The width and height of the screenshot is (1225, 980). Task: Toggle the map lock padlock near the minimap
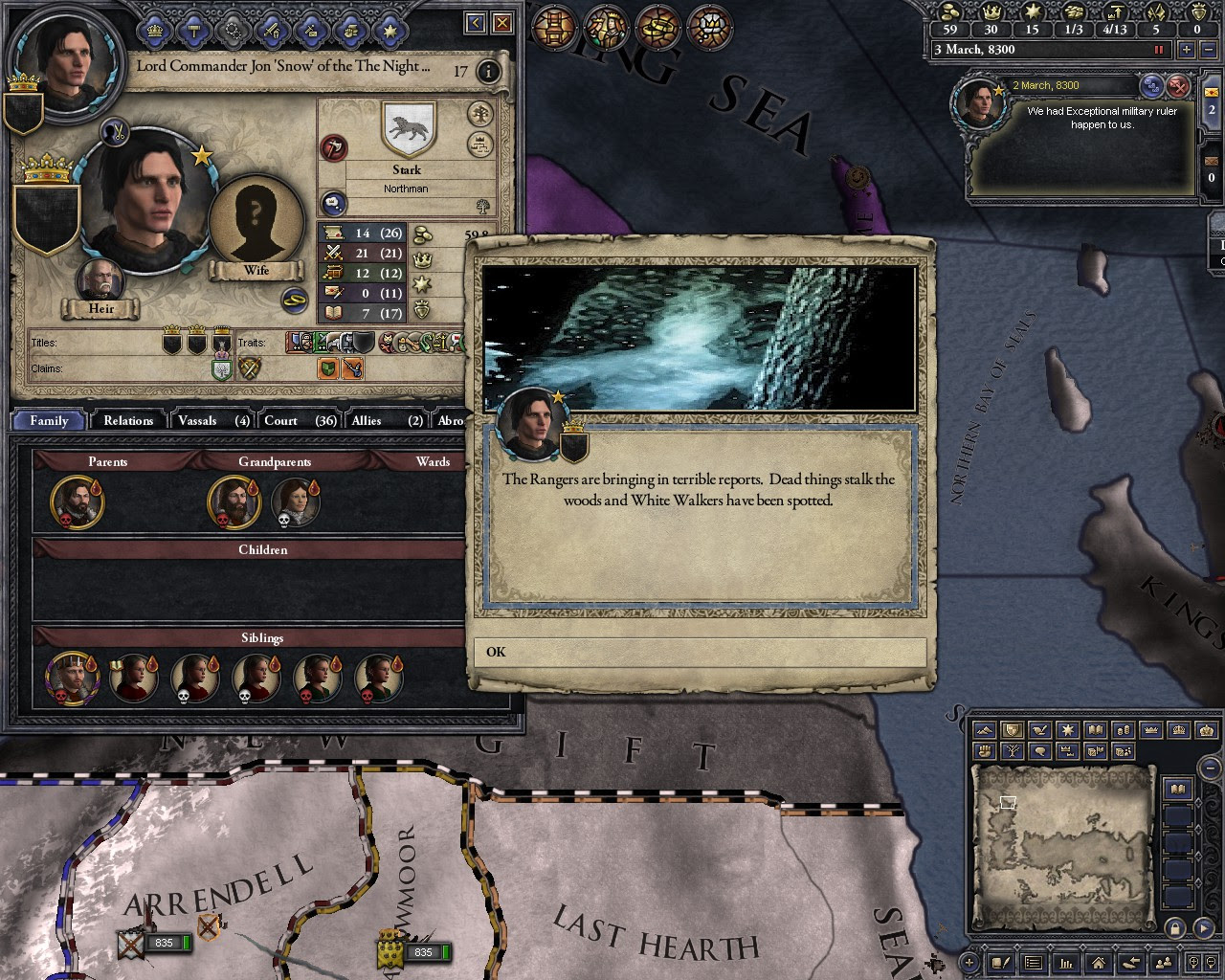[1175, 928]
